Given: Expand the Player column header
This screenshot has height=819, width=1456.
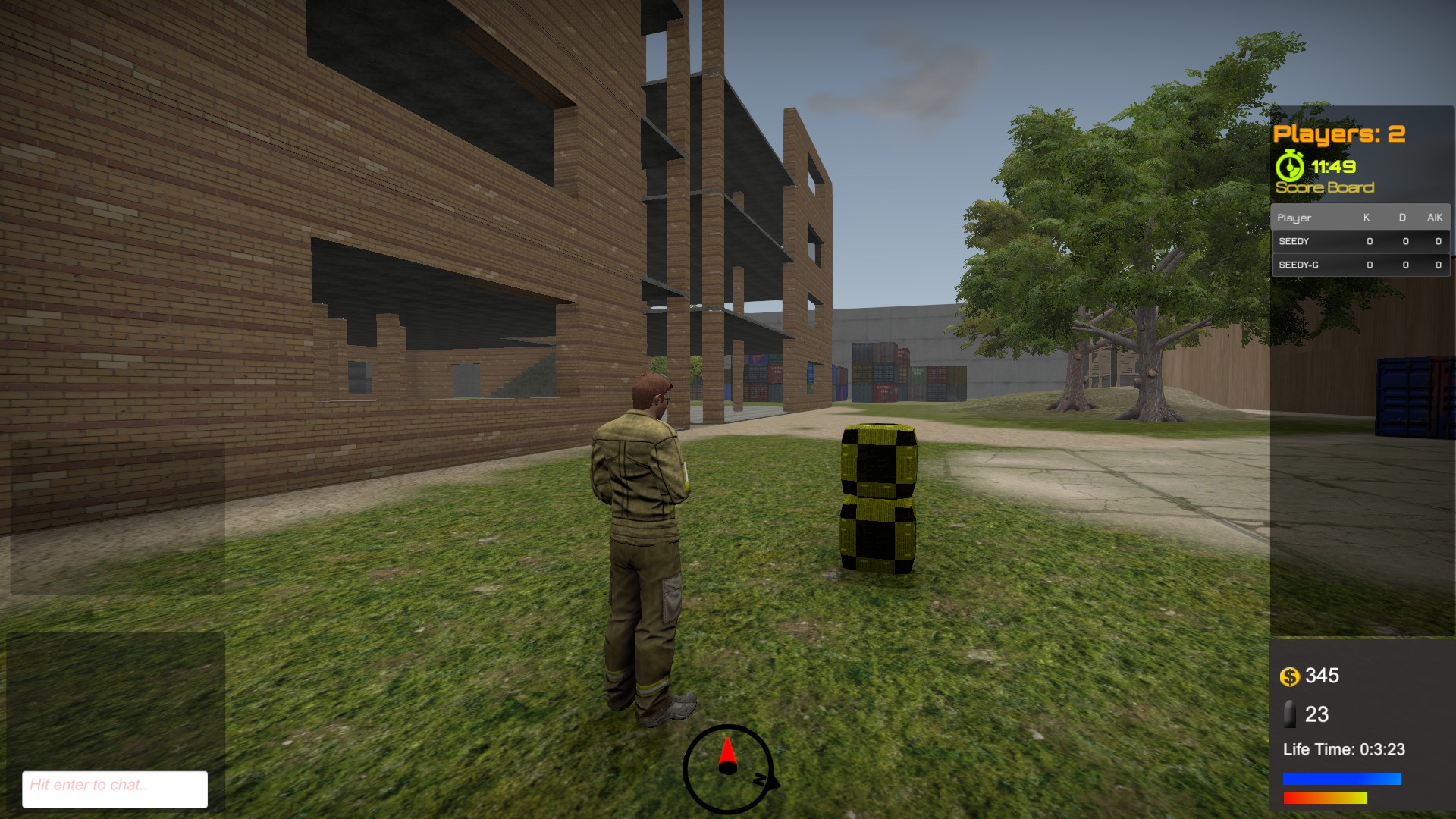Looking at the screenshot, I should click(x=1293, y=218).
